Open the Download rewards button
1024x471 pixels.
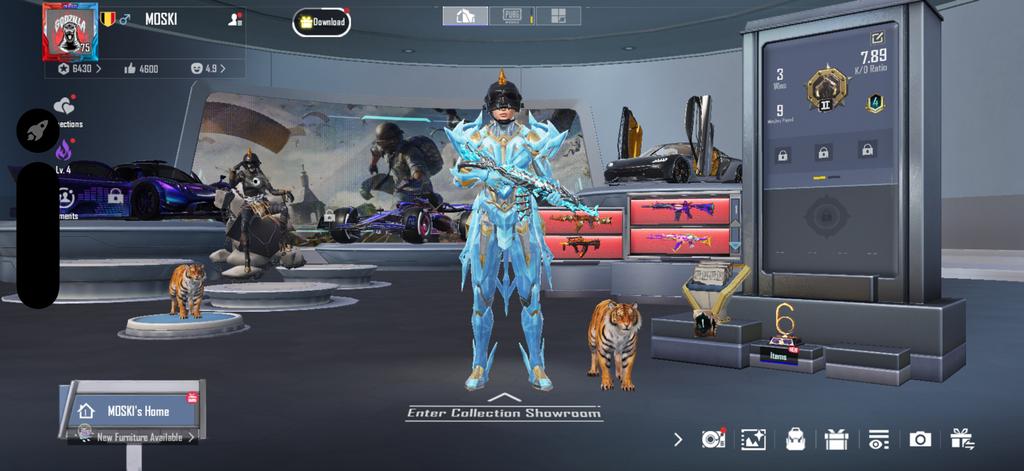click(x=321, y=22)
